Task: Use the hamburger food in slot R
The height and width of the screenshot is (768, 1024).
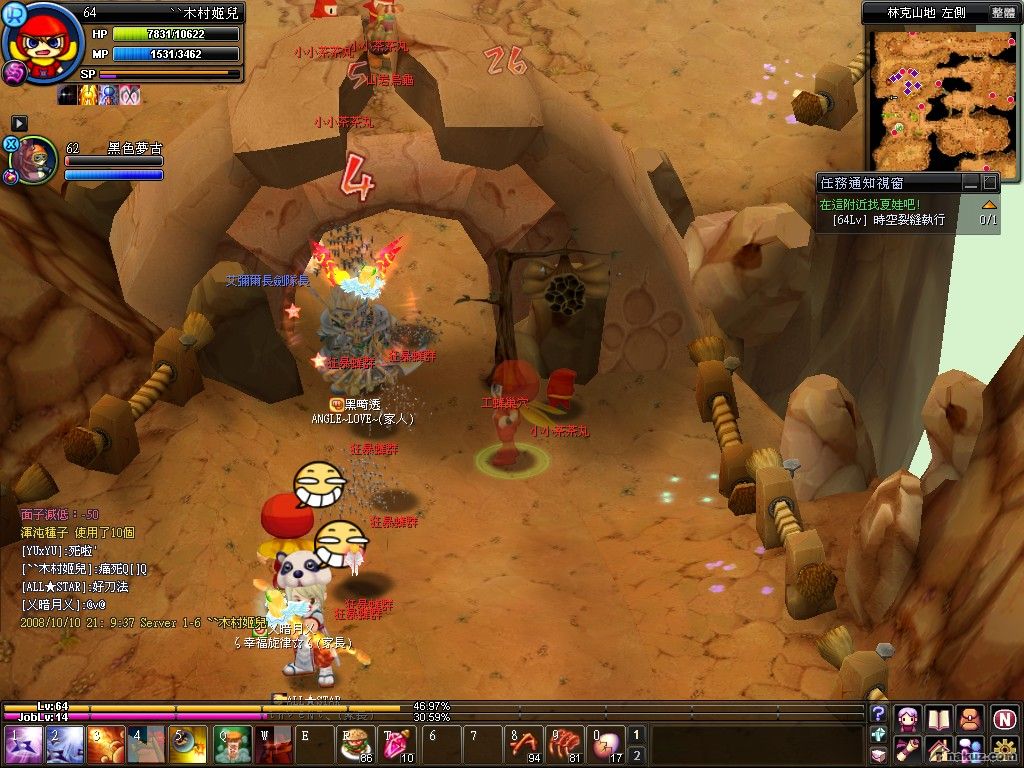Action: (x=354, y=746)
